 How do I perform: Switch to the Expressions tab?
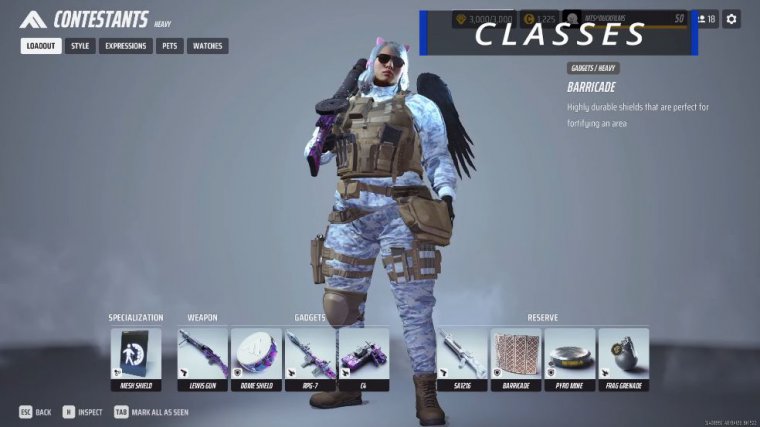(126, 46)
